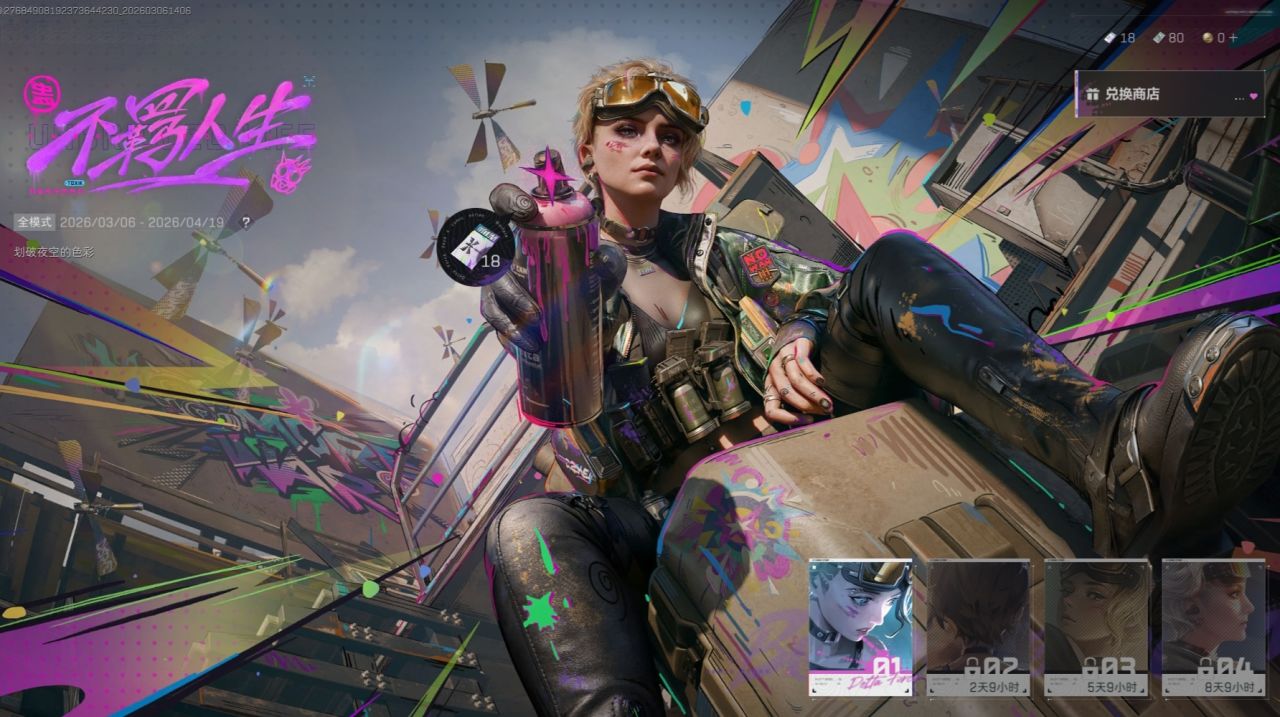Click the plus button beside the gold coin balance
1280x717 pixels.
click(x=1233, y=38)
